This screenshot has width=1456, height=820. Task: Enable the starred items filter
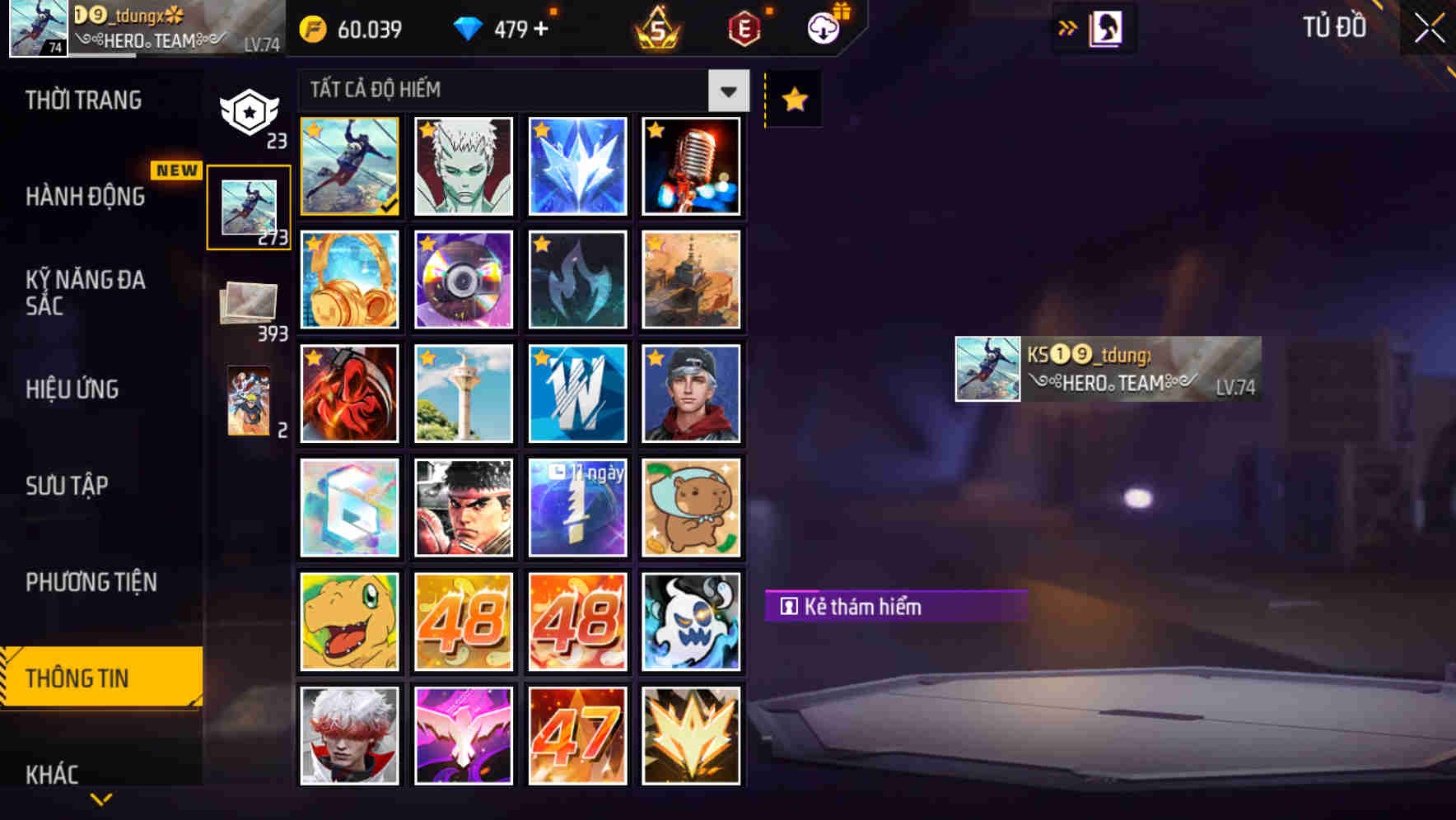pyautogui.click(x=793, y=99)
